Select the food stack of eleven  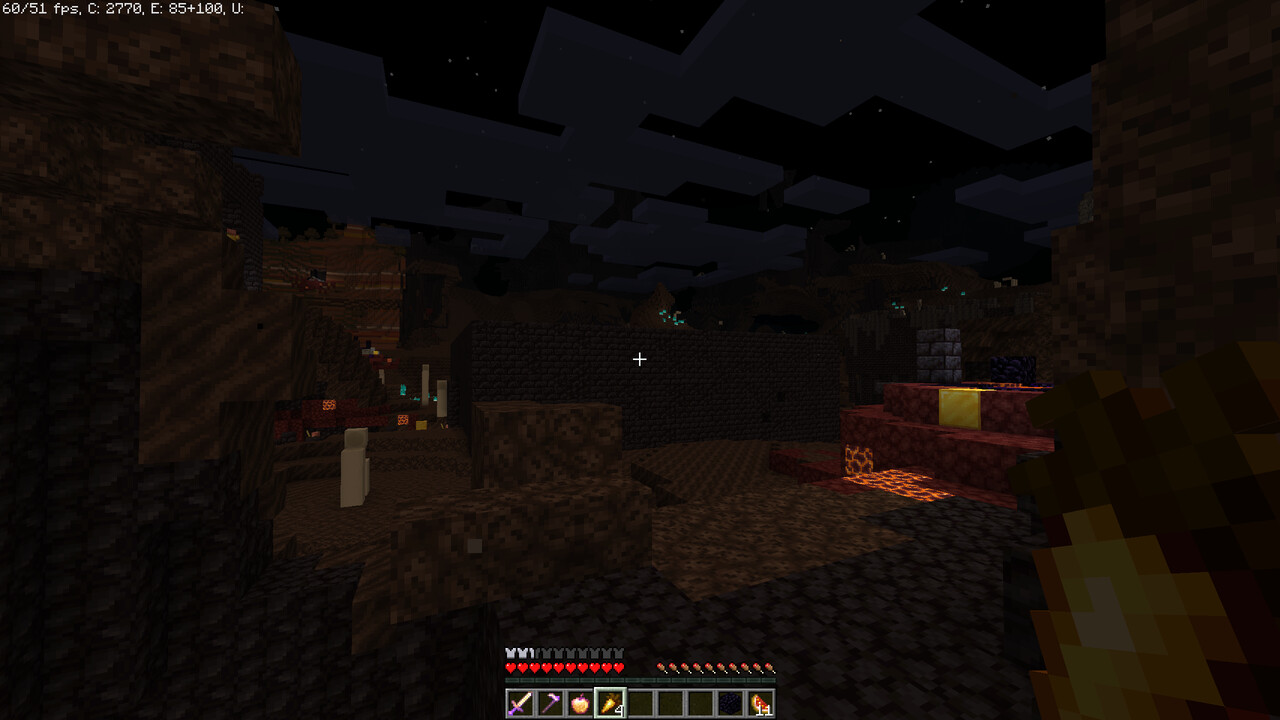tap(760, 703)
